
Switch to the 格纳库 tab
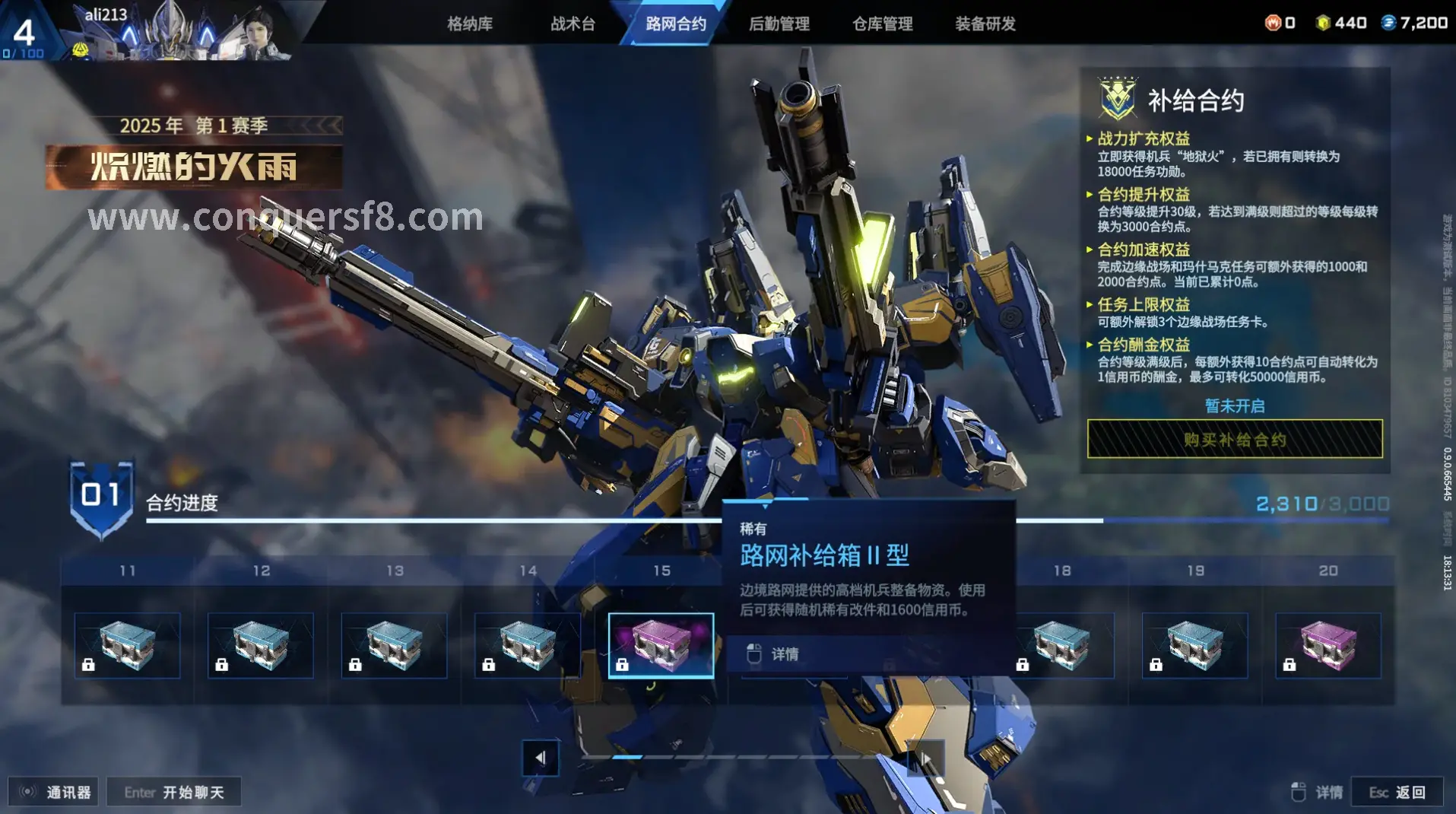[x=469, y=24]
